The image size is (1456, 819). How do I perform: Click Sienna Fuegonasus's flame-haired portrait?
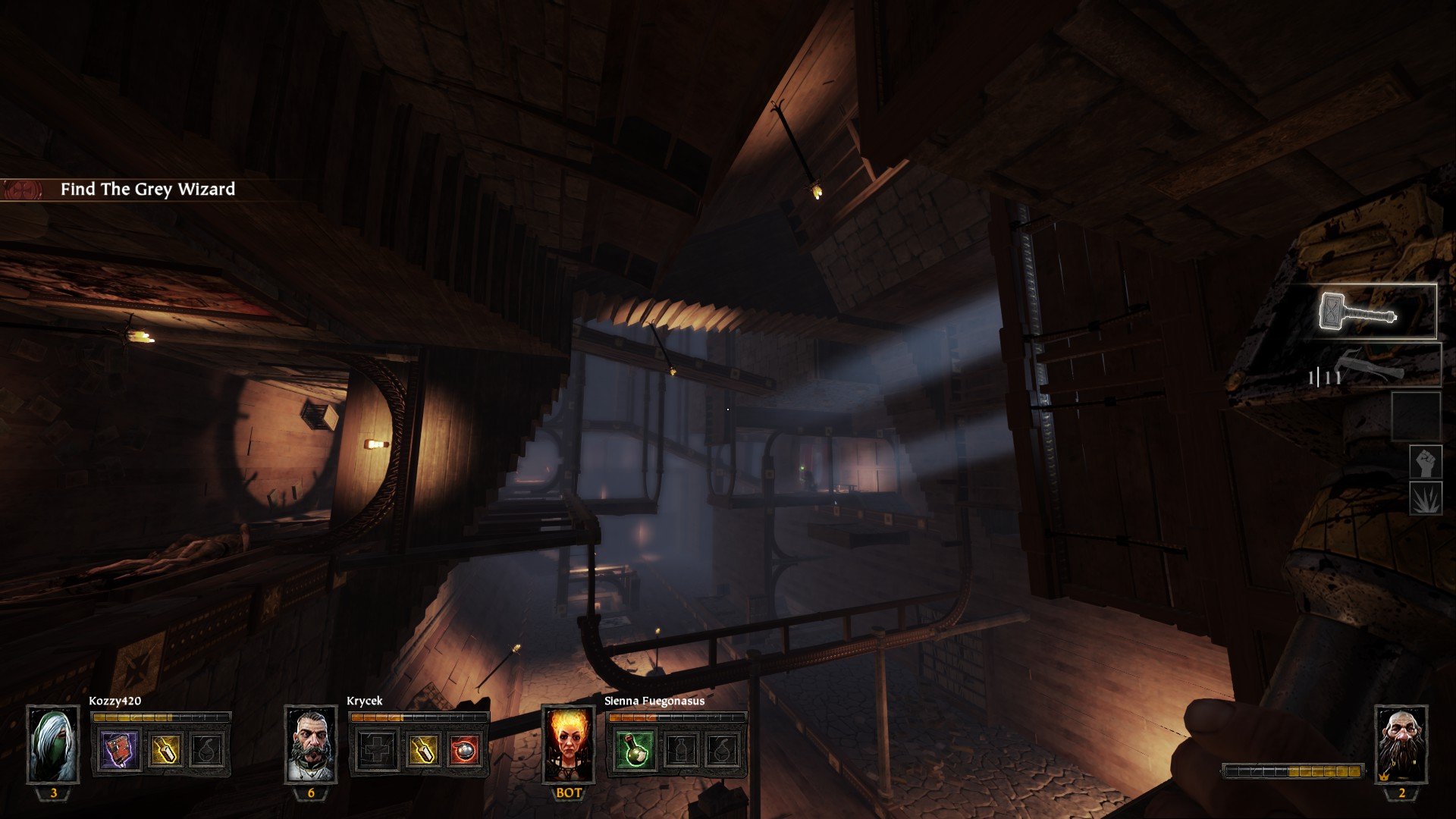tap(569, 745)
